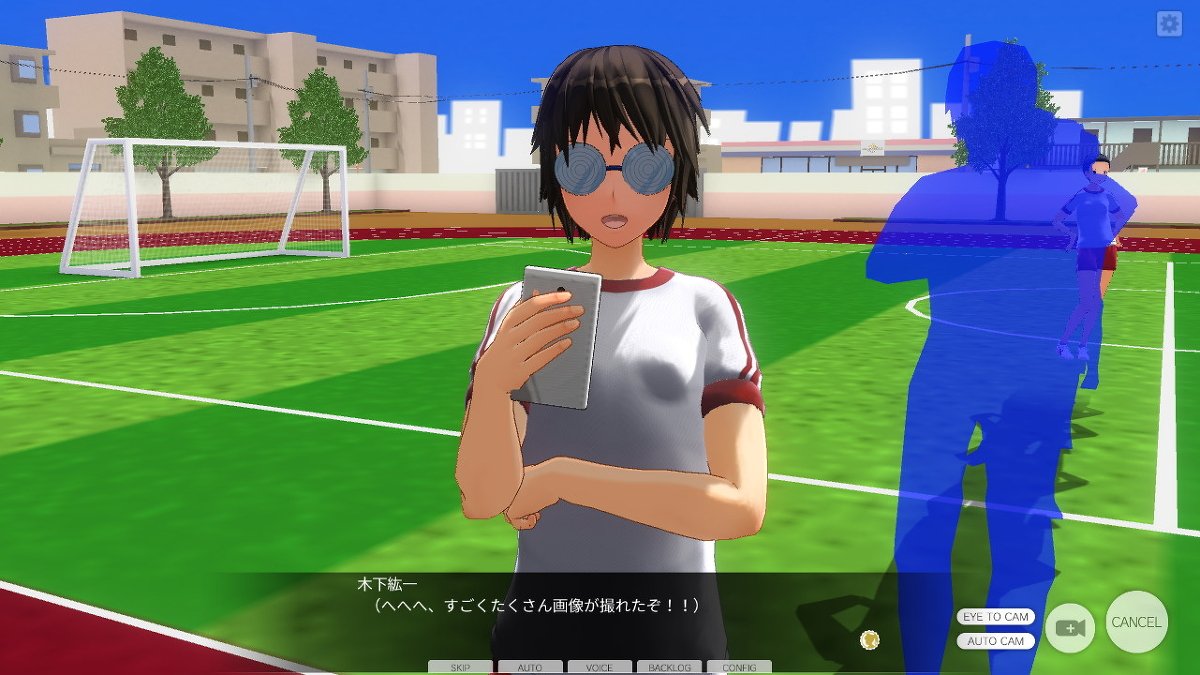1200x675 pixels.
Task: Open settings via the gear icon
Action: [1169, 24]
